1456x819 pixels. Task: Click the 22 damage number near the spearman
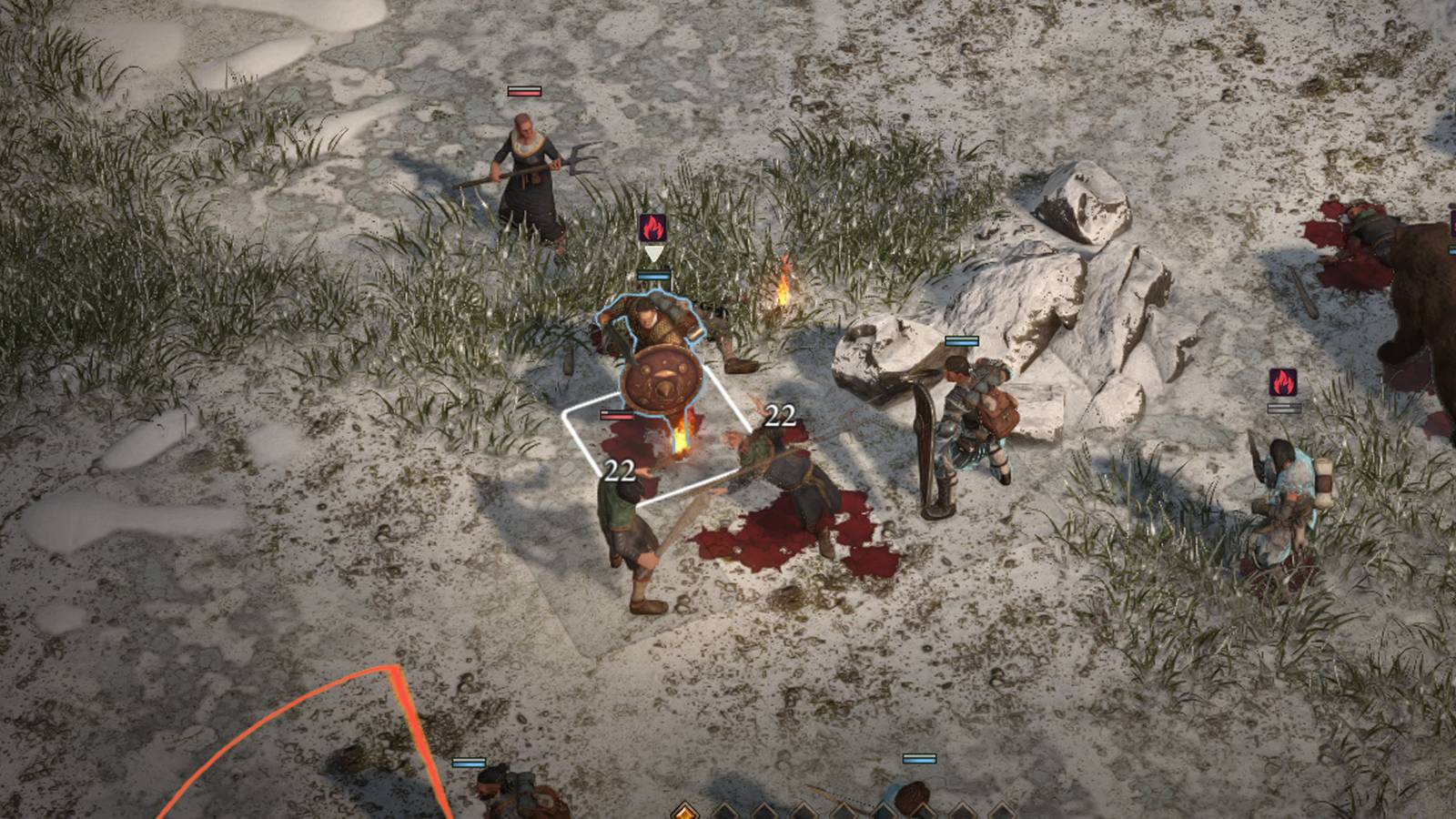(620, 470)
